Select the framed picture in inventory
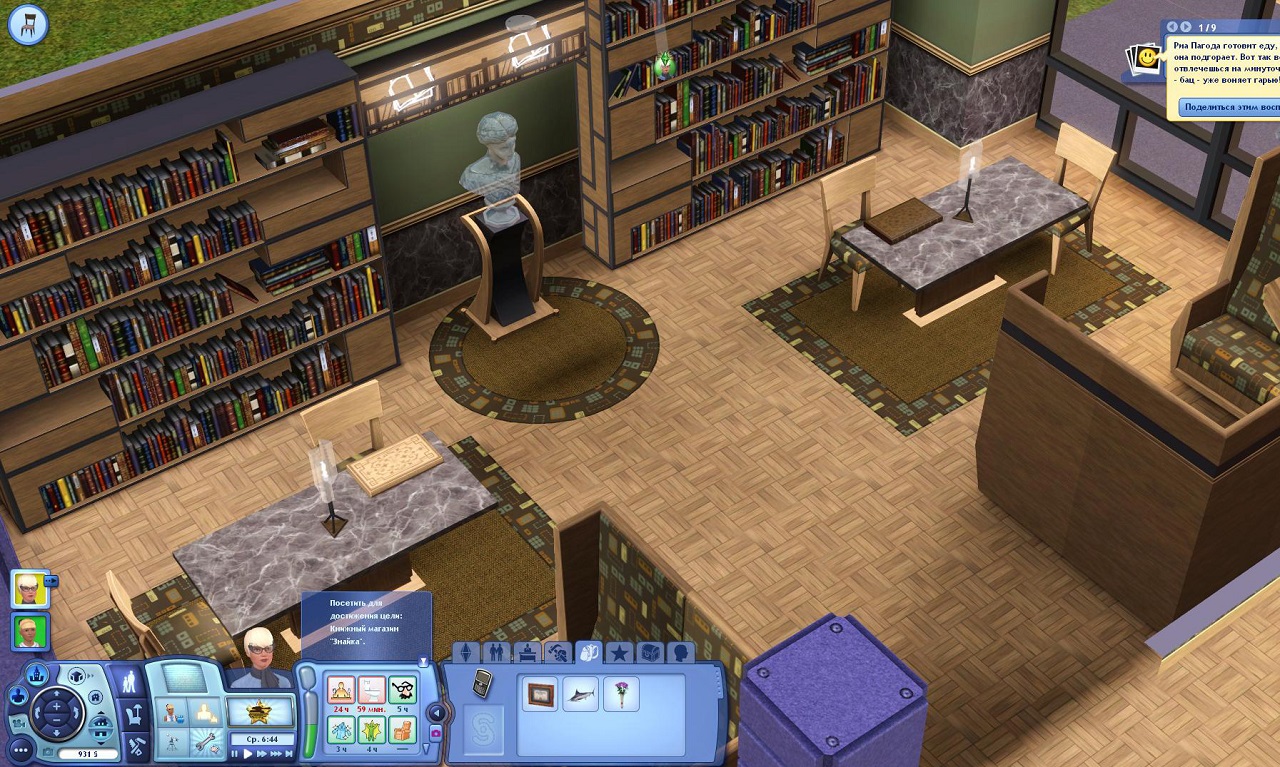 pos(543,694)
